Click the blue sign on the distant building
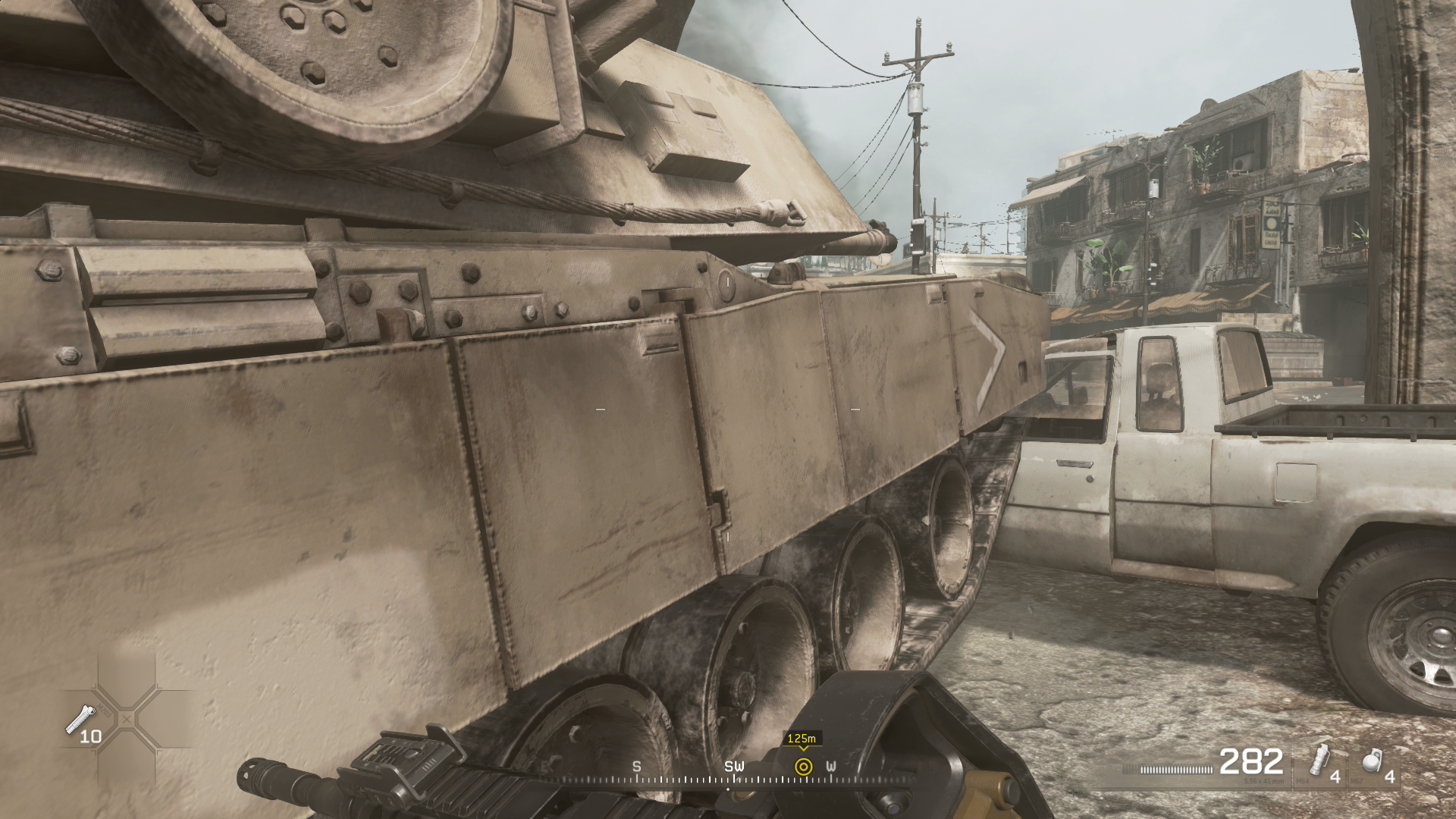 point(1272,224)
